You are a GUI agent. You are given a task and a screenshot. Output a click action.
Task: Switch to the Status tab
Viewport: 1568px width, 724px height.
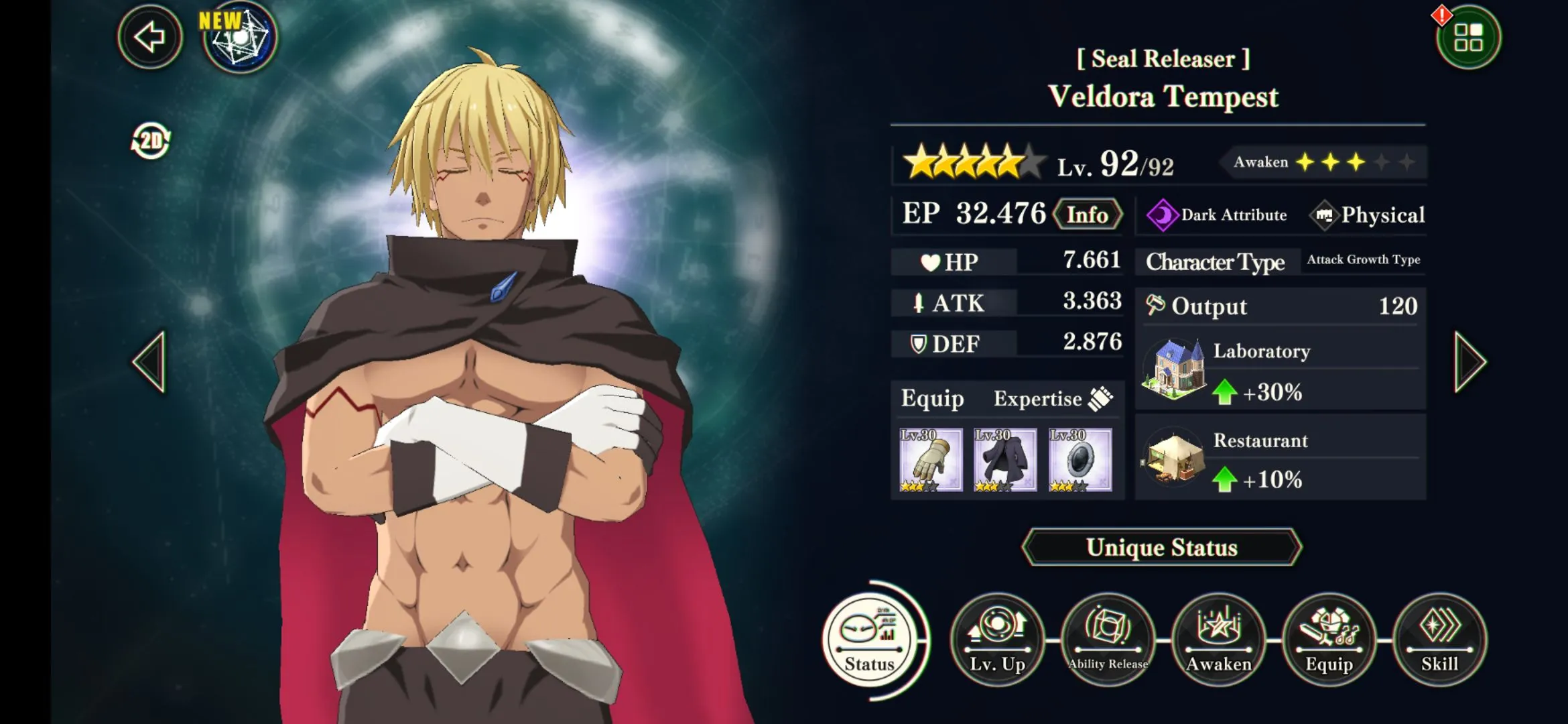869,640
